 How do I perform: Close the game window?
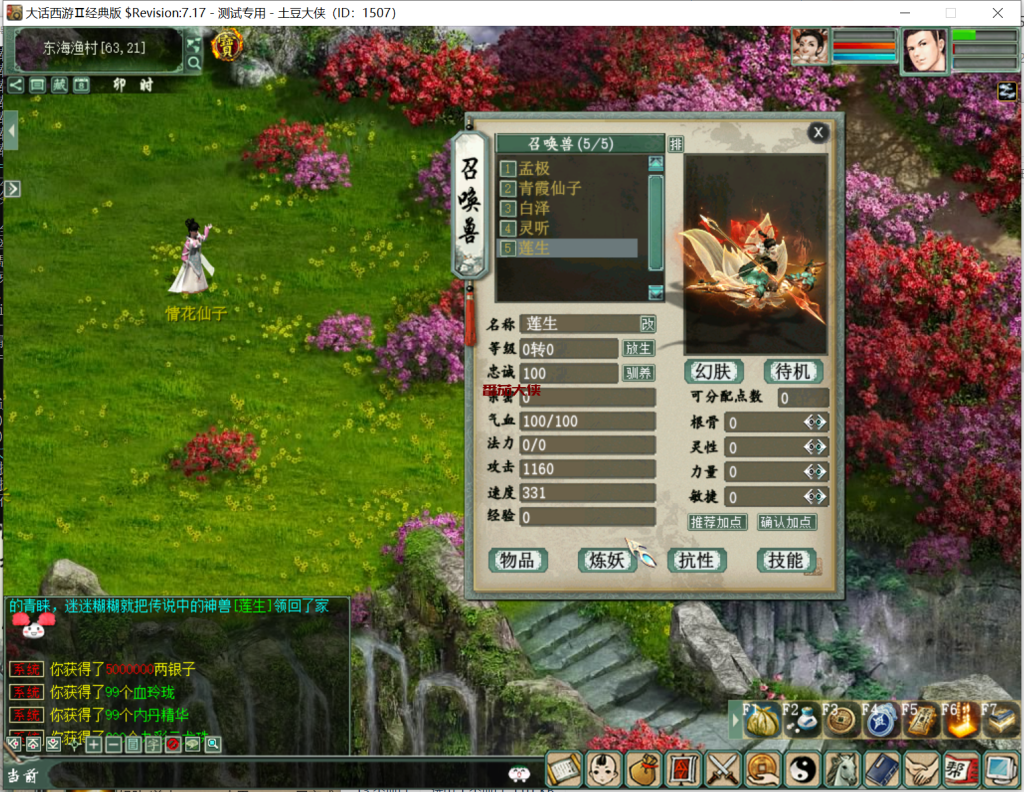997,13
